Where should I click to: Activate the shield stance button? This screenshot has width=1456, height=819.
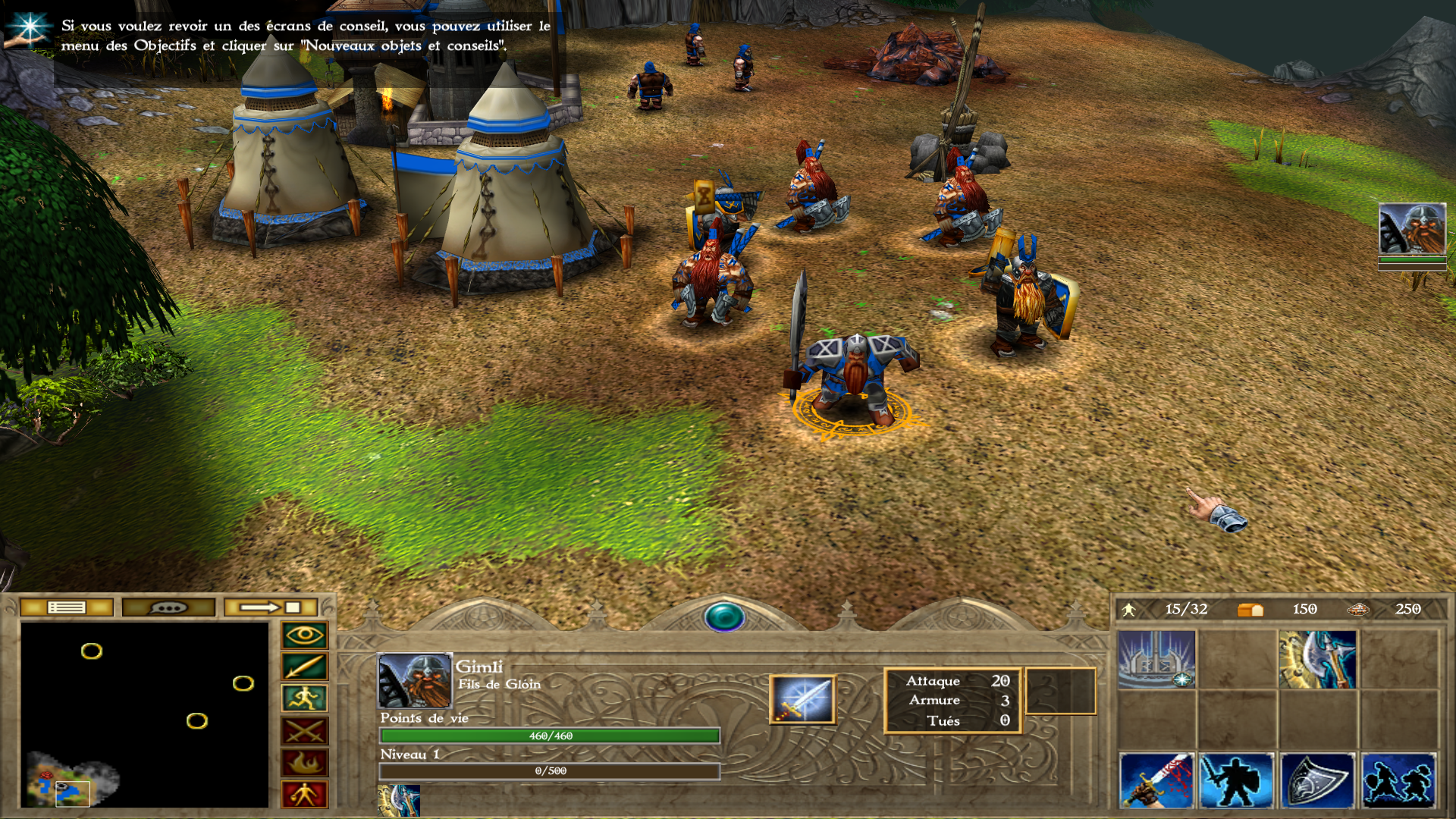click(x=1317, y=780)
